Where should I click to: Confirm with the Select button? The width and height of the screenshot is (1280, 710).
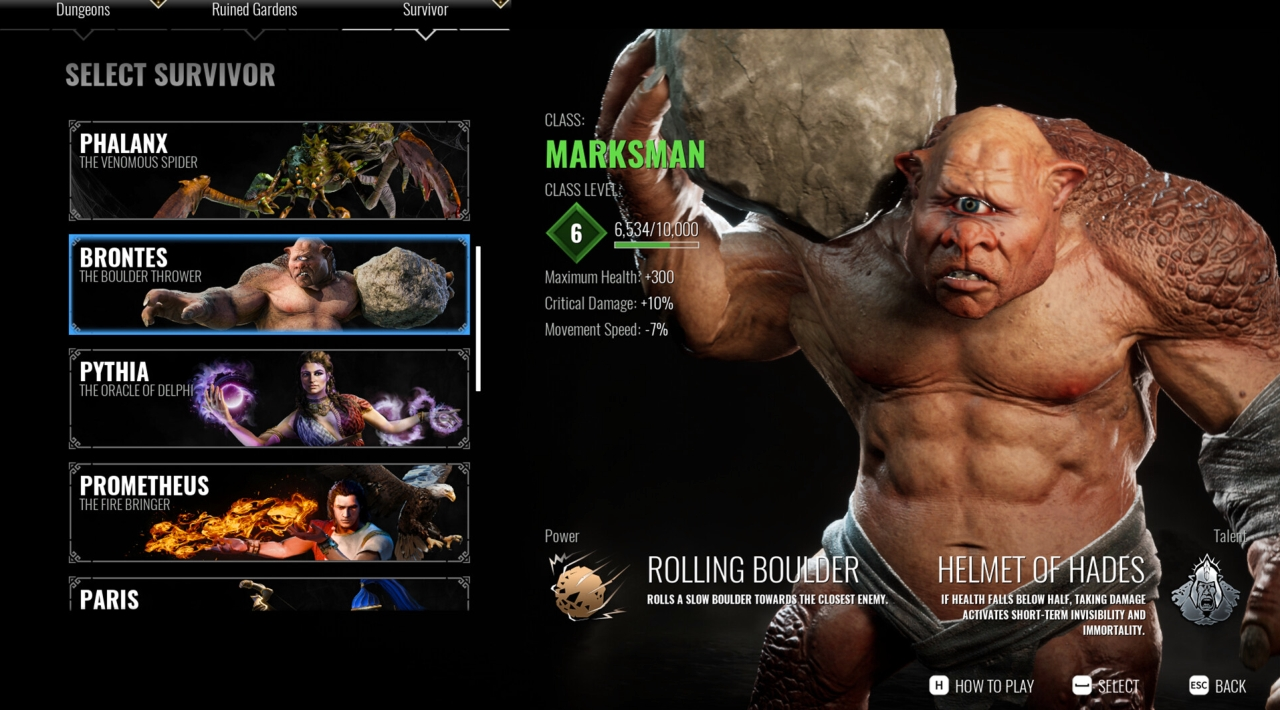click(x=1105, y=686)
